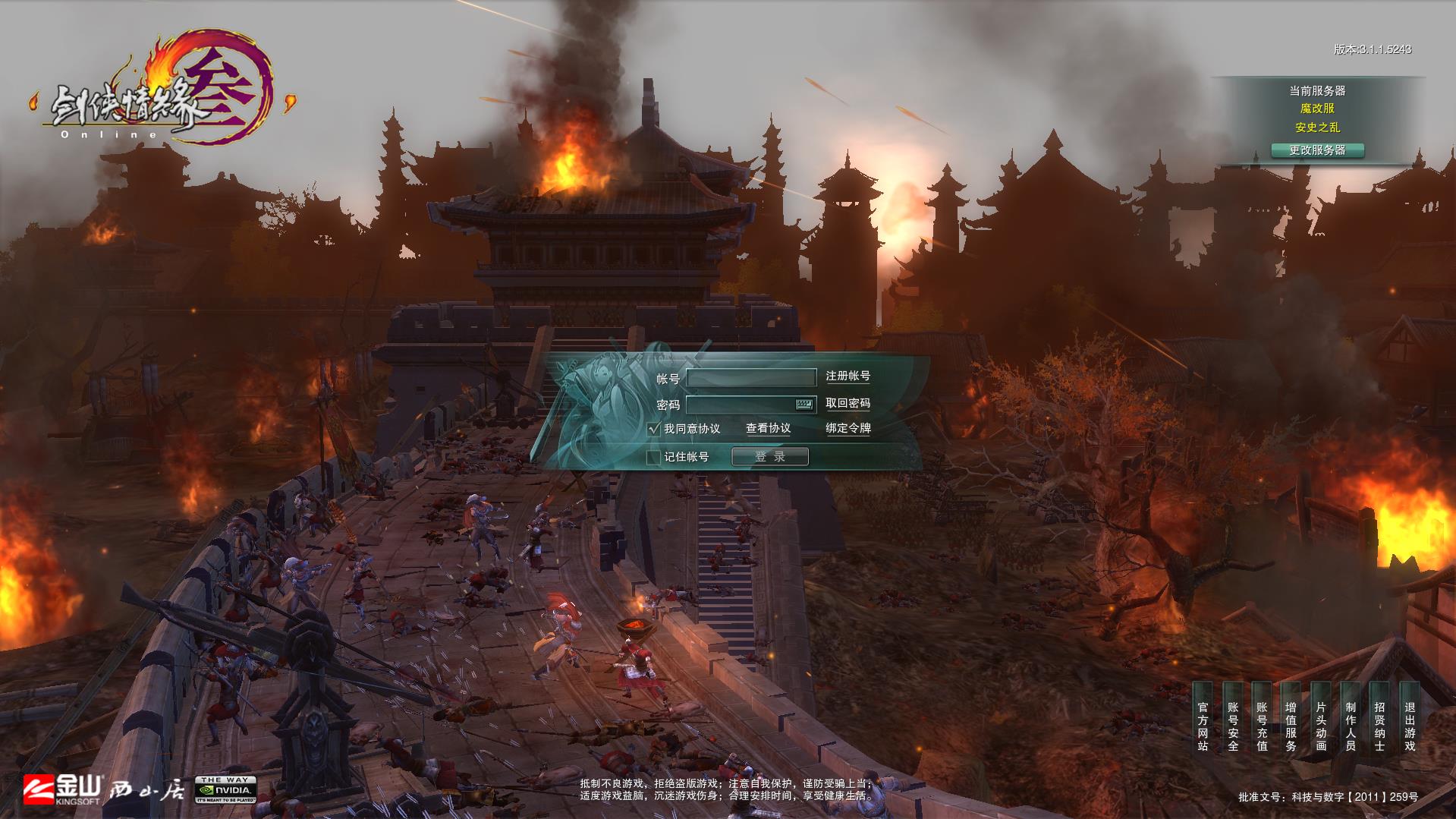This screenshot has width=1456, height=819.
Task: Exit via the 退出游戏 button
Action: click(1410, 726)
